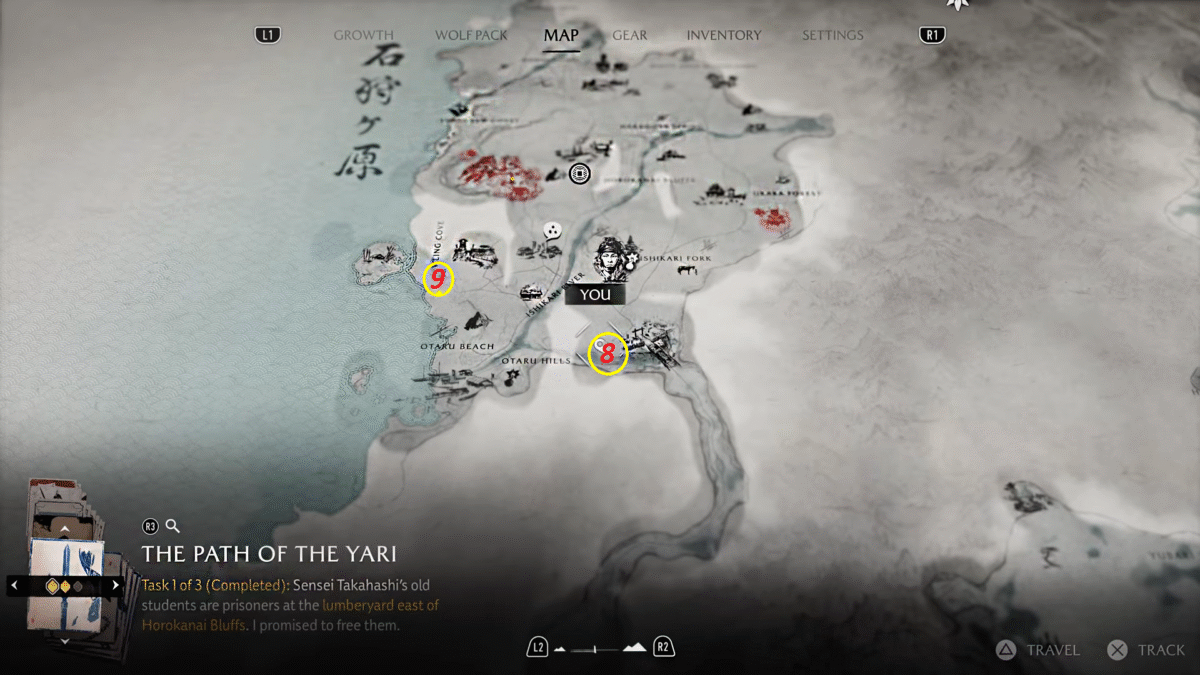Open the Wolf Pack tab
This screenshot has width=1200, height=675.
click(x=471, y=35)
